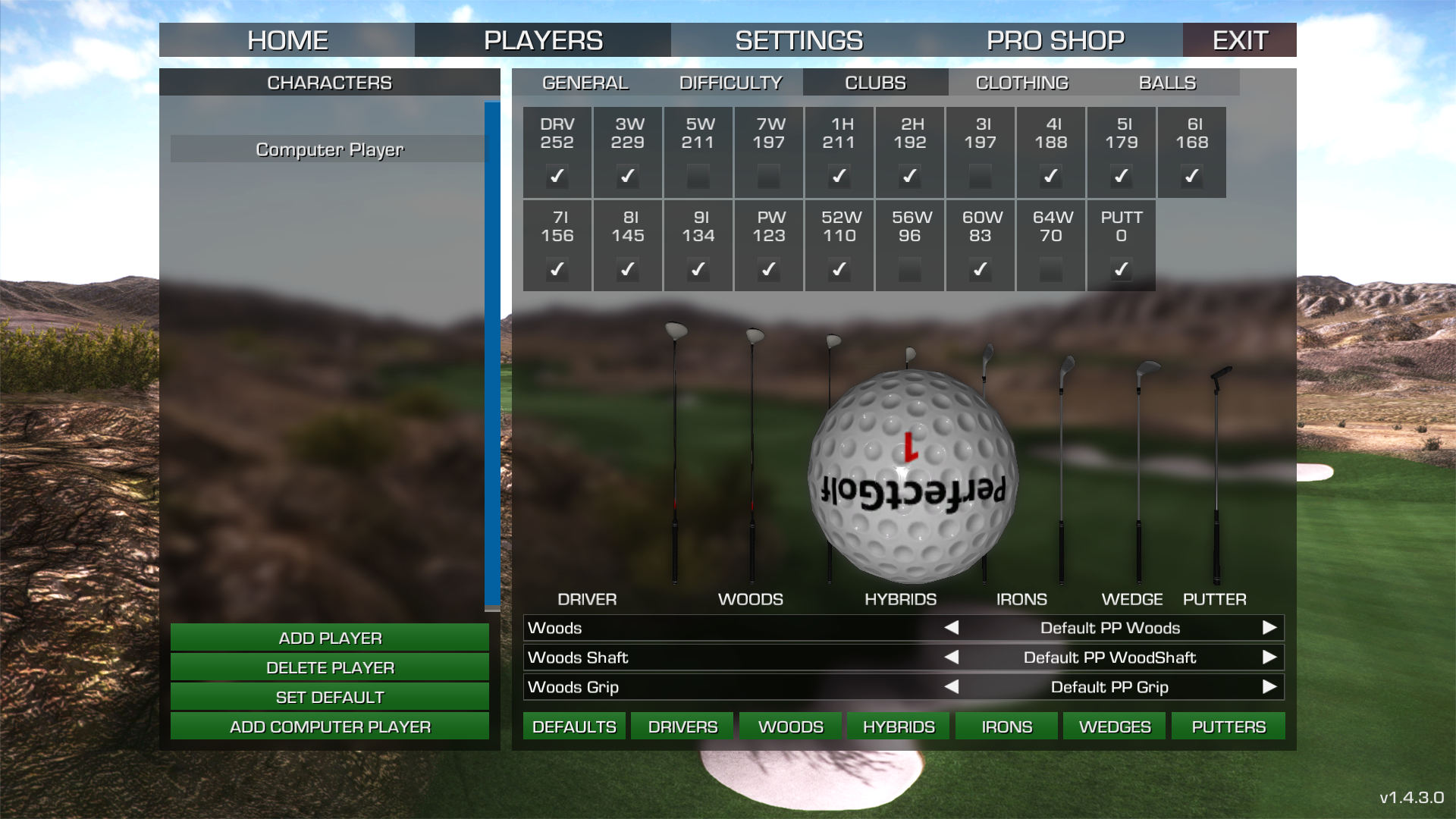The width and height of the screenshot is (1456, 819).
Task: Click the EXIT button
Action: 1239,40
